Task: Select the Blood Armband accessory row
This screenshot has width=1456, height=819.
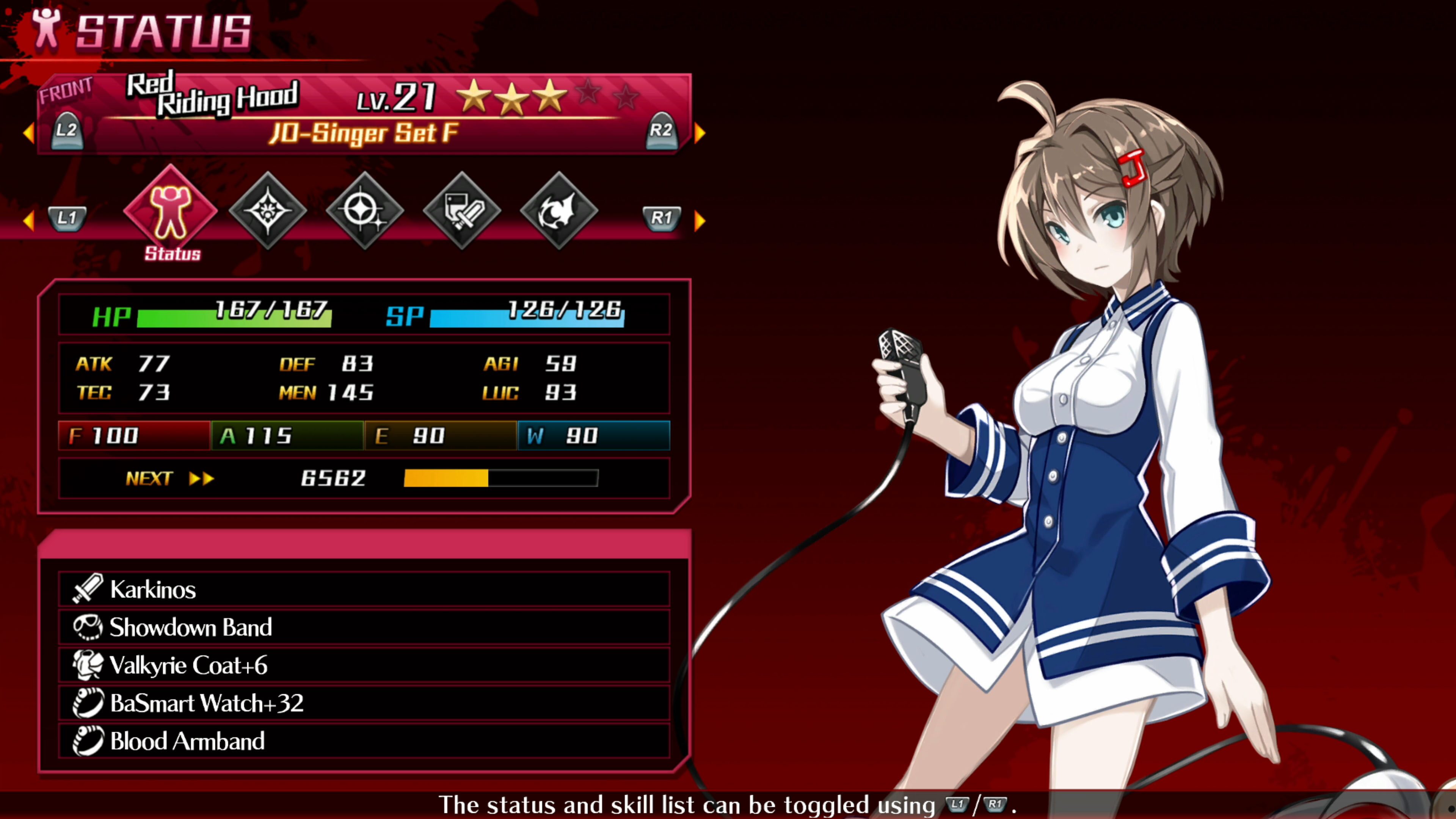Action: coord(364,741)
